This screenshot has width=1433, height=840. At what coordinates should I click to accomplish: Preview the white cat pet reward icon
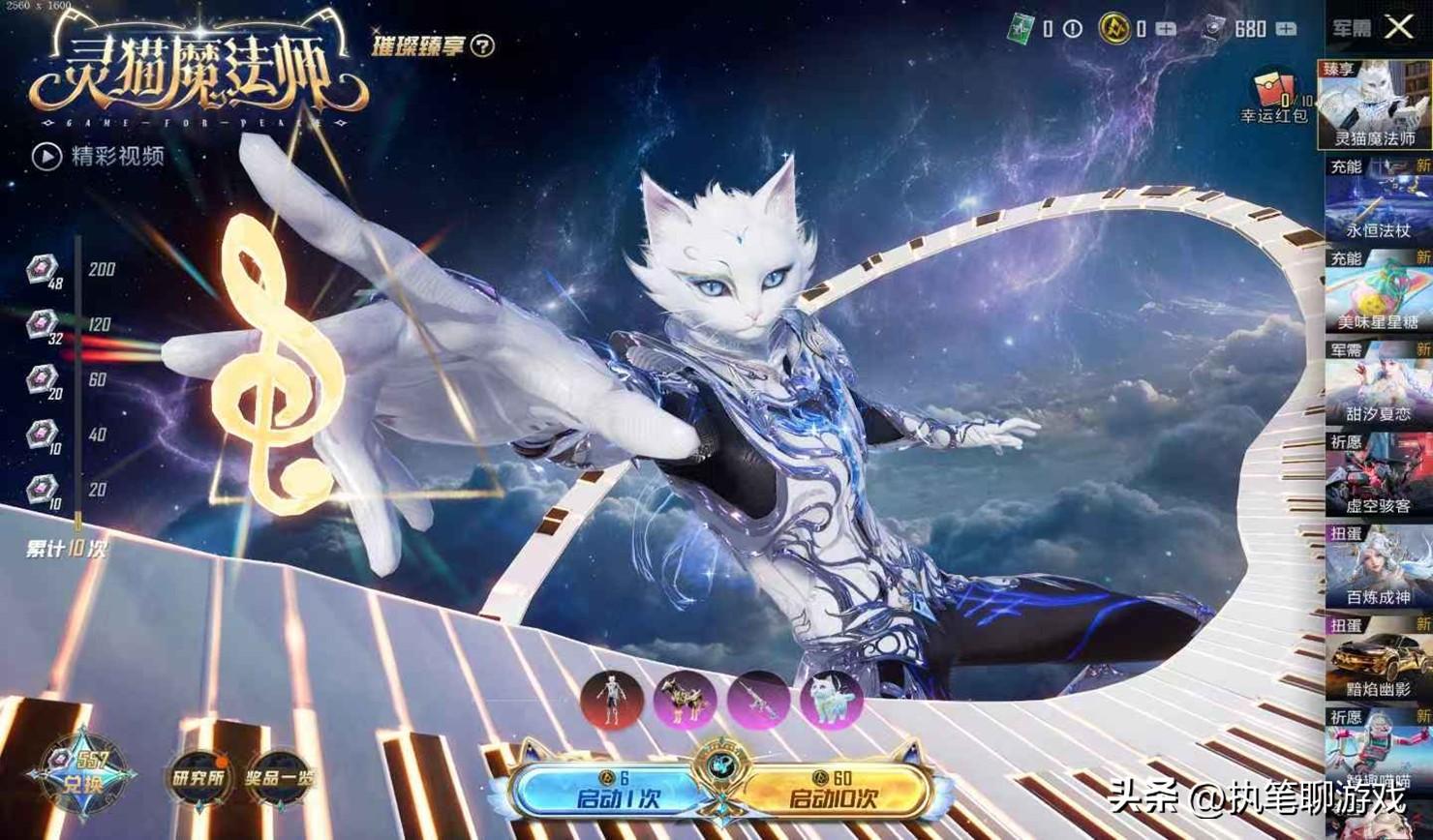832,701
